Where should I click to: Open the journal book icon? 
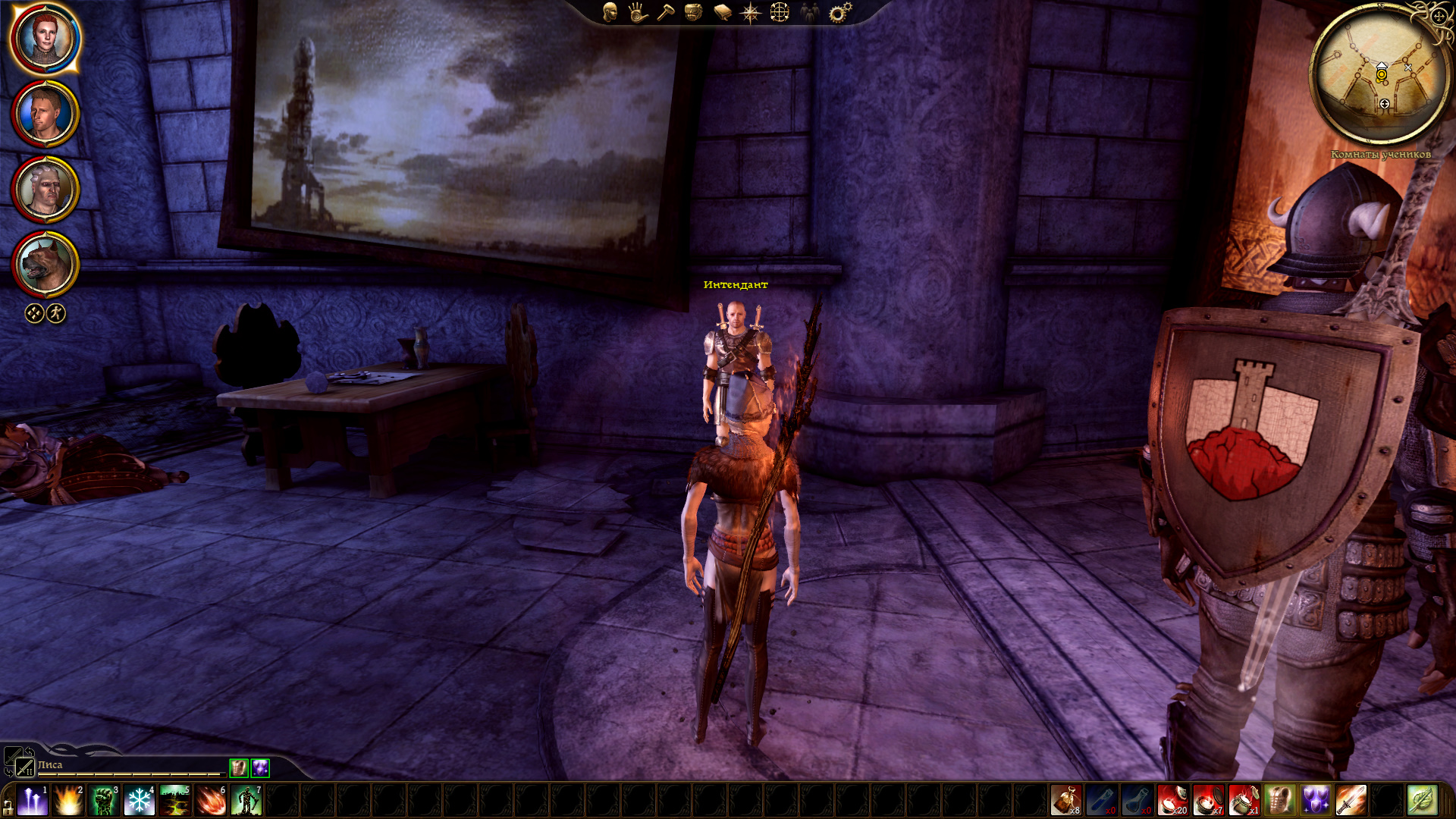pyautogui.click(x=722, y=12)
